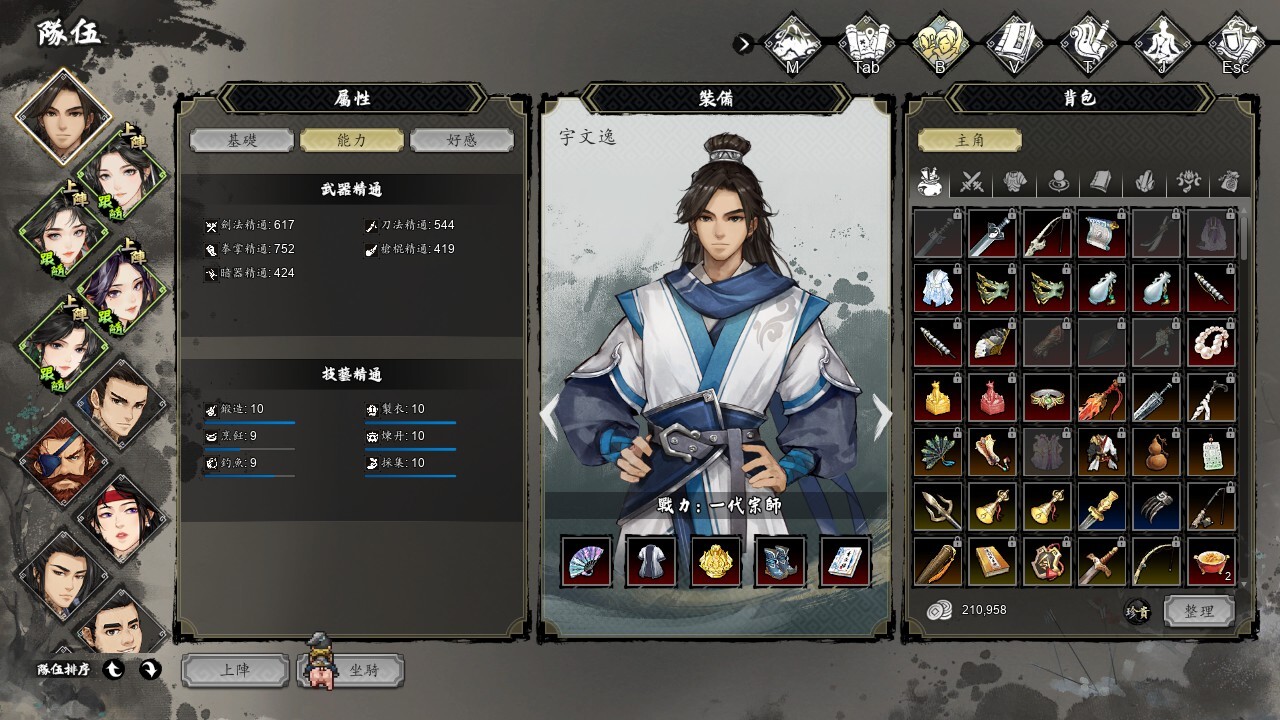1280x720 pixels.
Task: Select the equipped fan weapon slot
Action: click(586, 561)
